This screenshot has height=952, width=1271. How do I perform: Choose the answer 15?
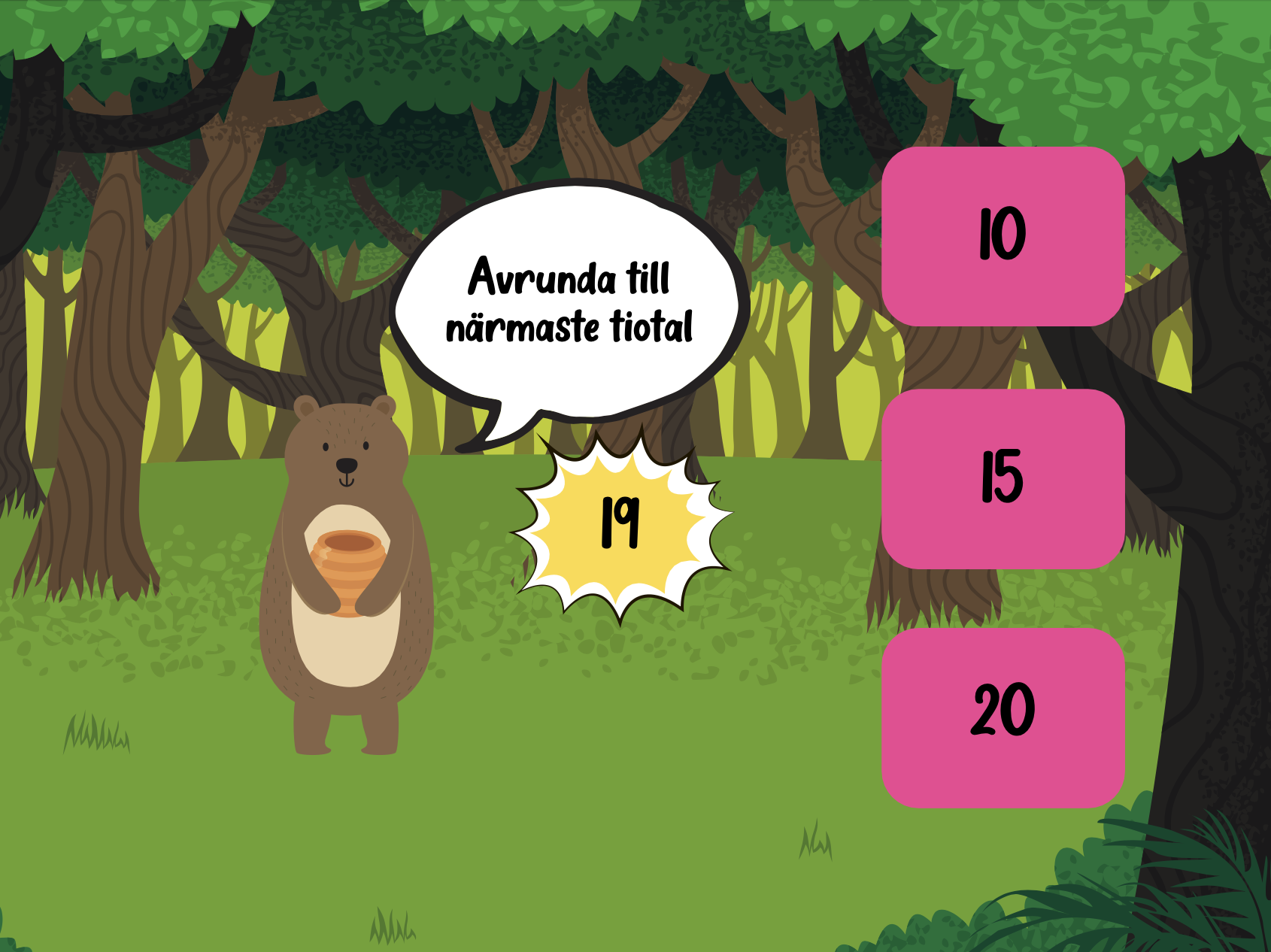pyautogui.click(x=1003, y=478)
